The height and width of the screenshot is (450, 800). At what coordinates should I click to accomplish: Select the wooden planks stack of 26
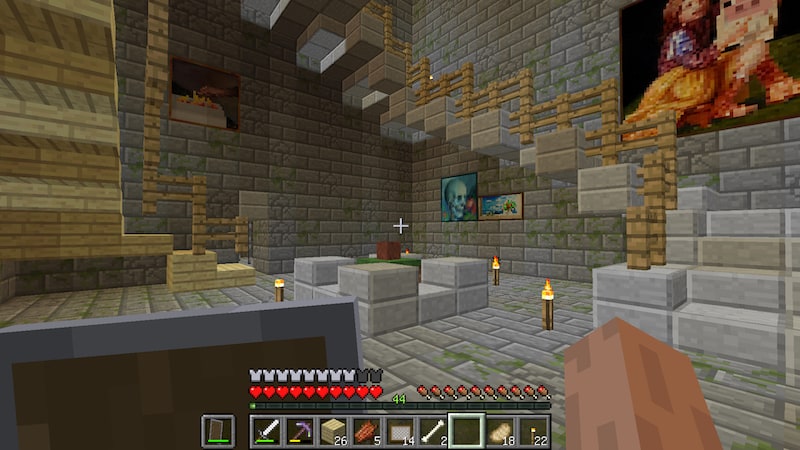(332, 431)
